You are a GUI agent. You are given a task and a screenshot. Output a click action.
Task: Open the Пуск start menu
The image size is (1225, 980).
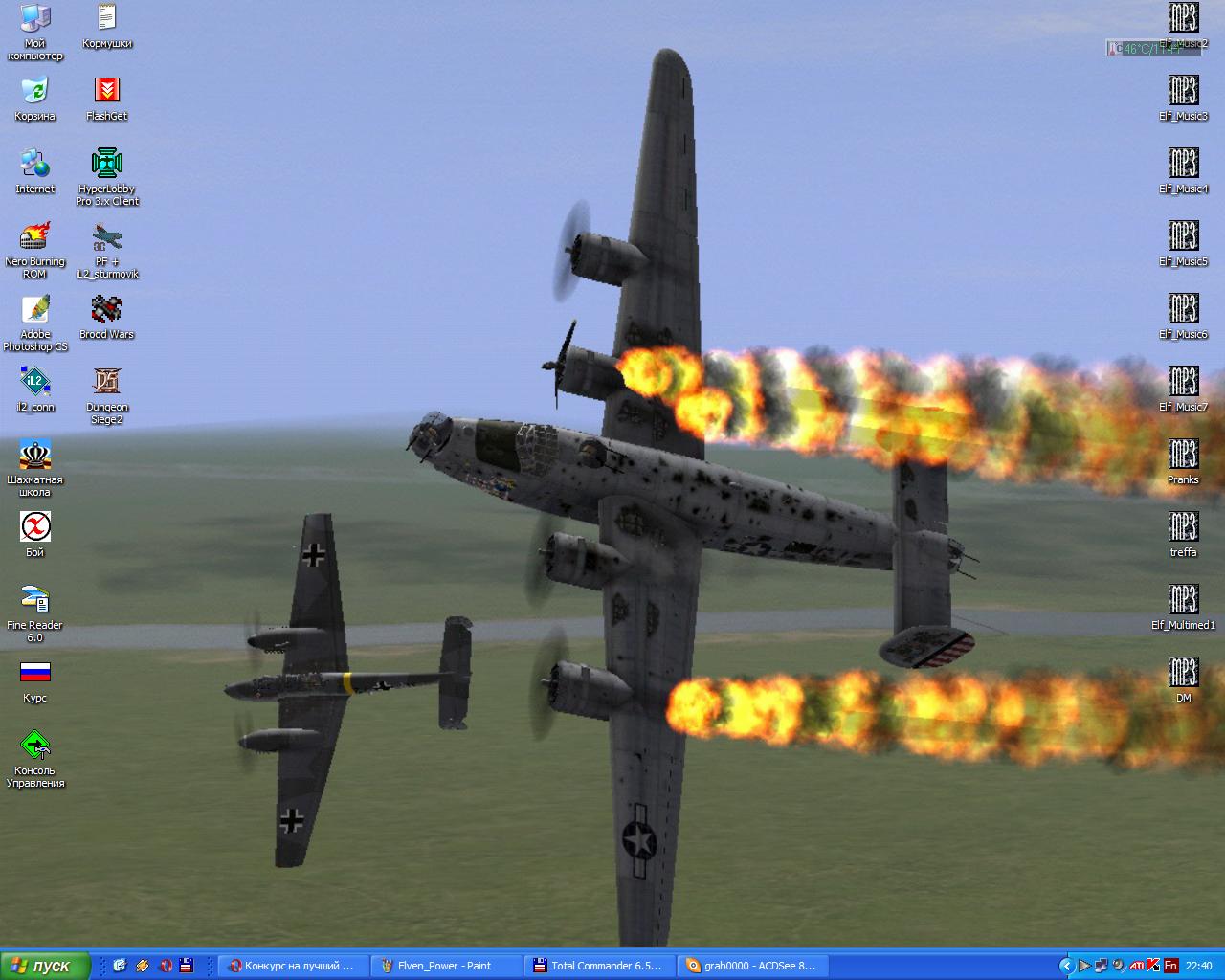point(44,966)
